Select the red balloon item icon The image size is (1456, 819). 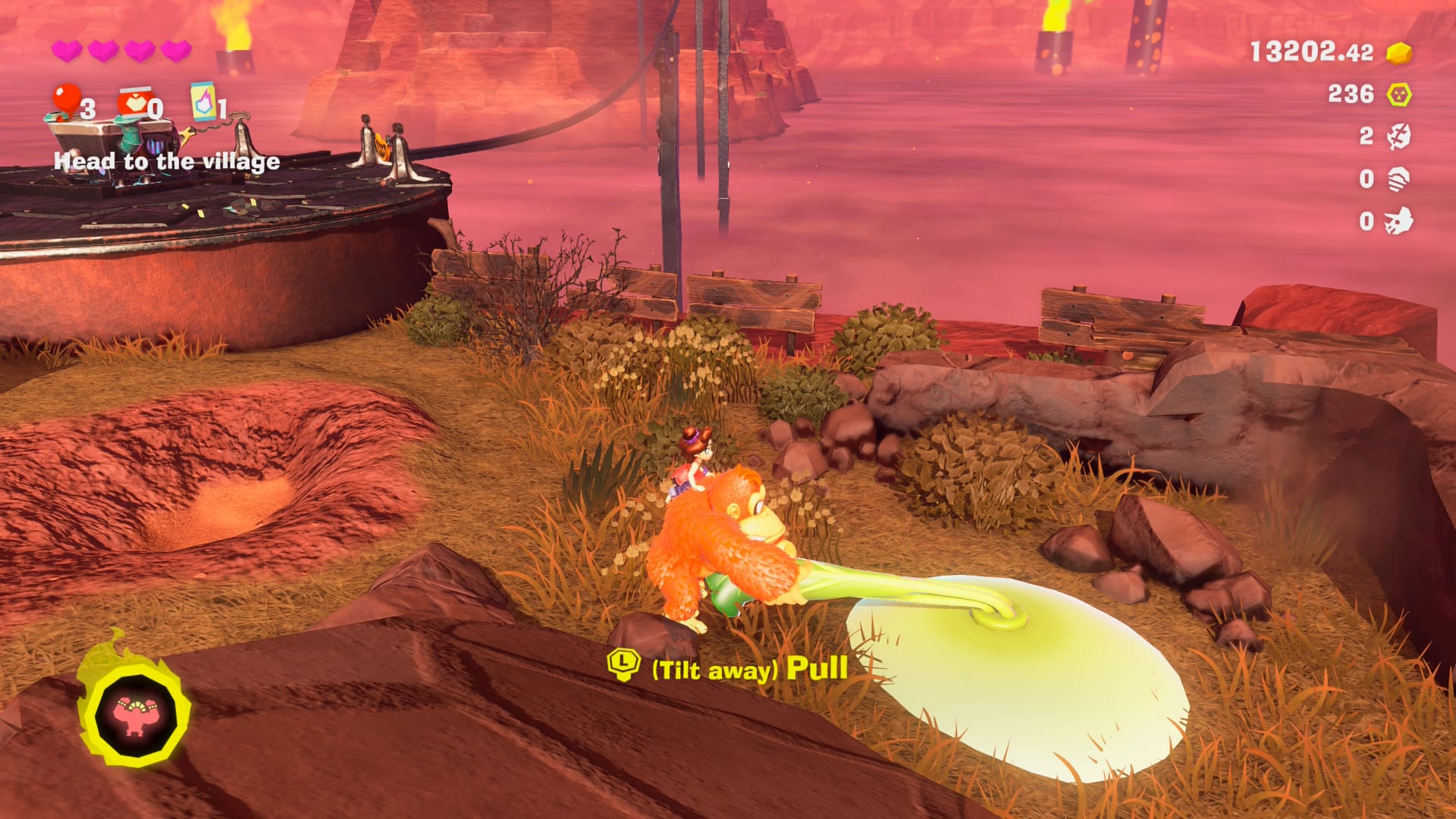67,101
